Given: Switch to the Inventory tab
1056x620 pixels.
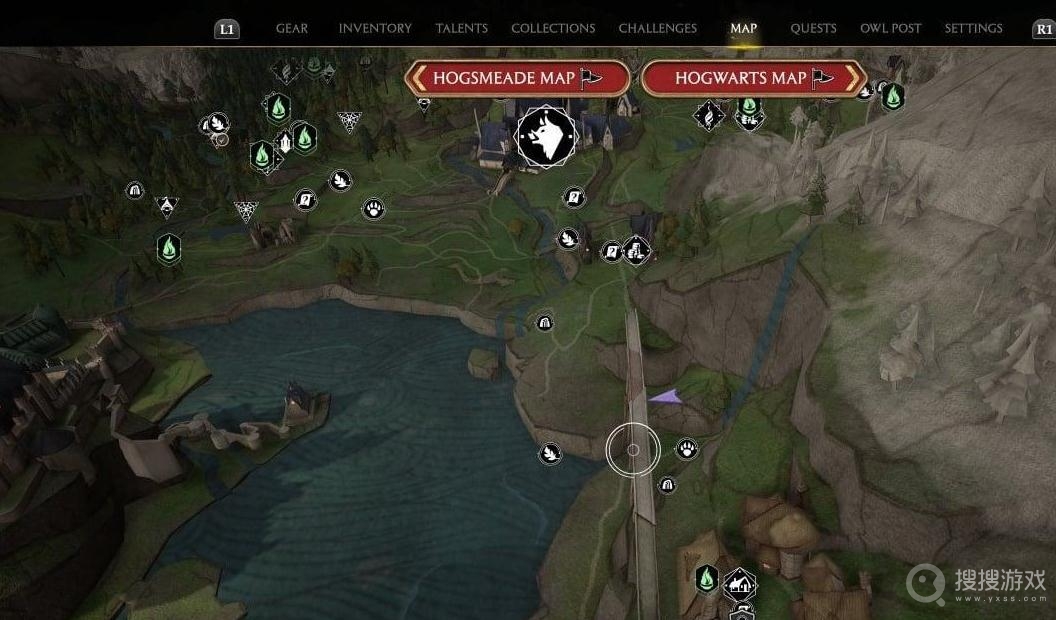Looking at the screenshot, I should 375,28.
